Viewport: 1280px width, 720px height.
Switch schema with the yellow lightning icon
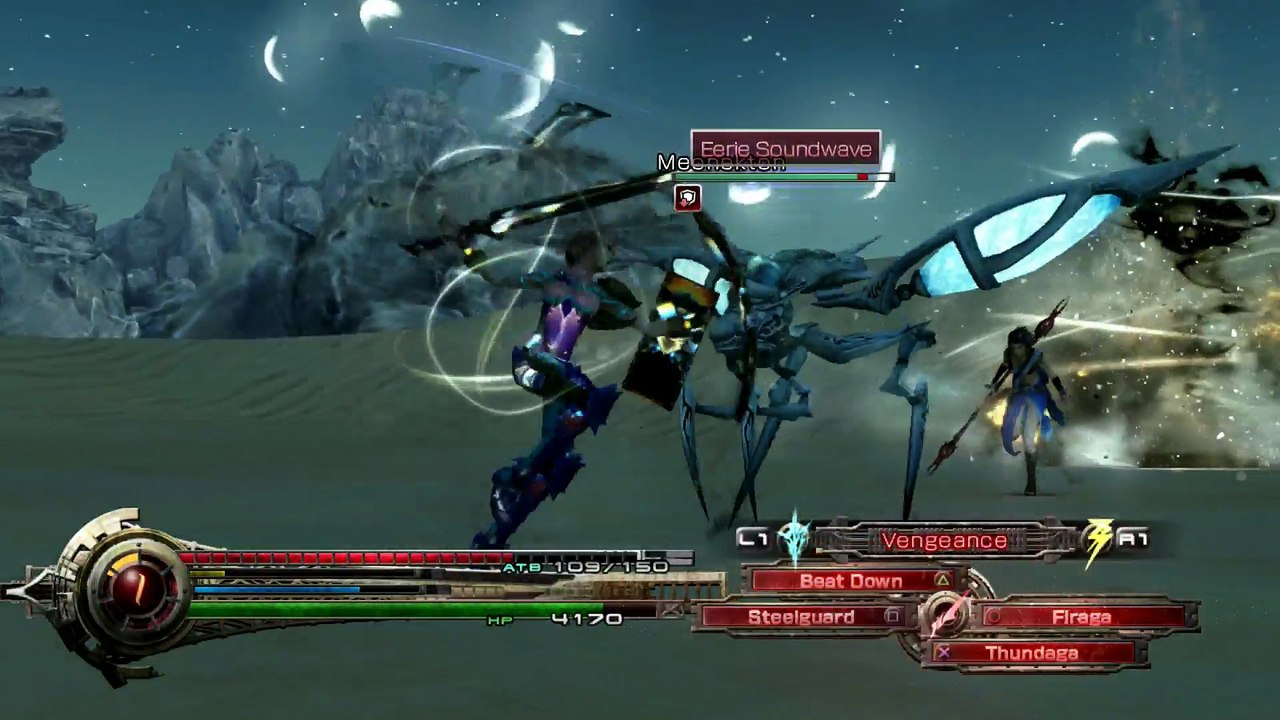(x=1099, y=539)
